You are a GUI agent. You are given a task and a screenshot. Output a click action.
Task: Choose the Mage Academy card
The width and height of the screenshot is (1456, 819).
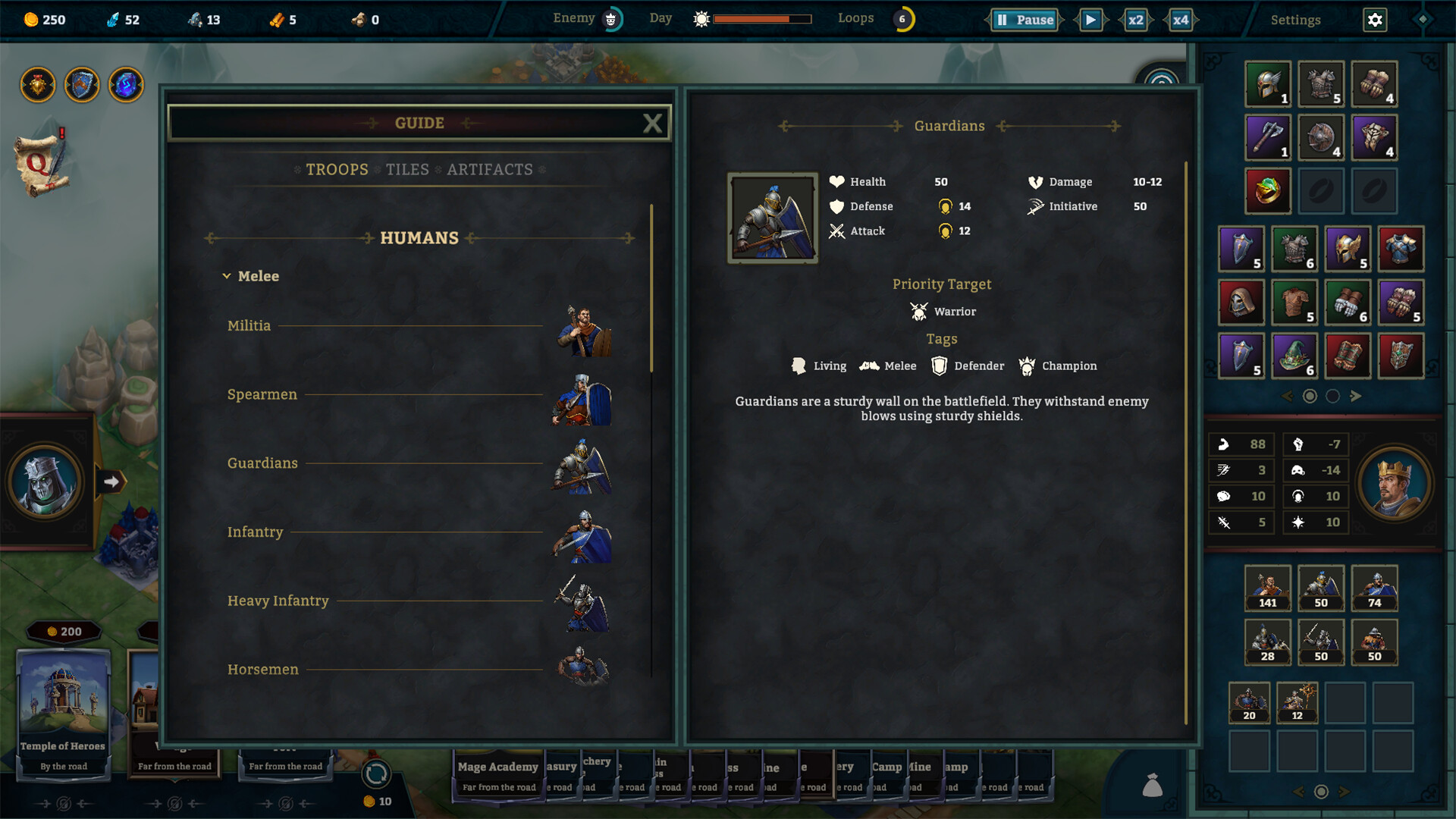click(497, 773)
